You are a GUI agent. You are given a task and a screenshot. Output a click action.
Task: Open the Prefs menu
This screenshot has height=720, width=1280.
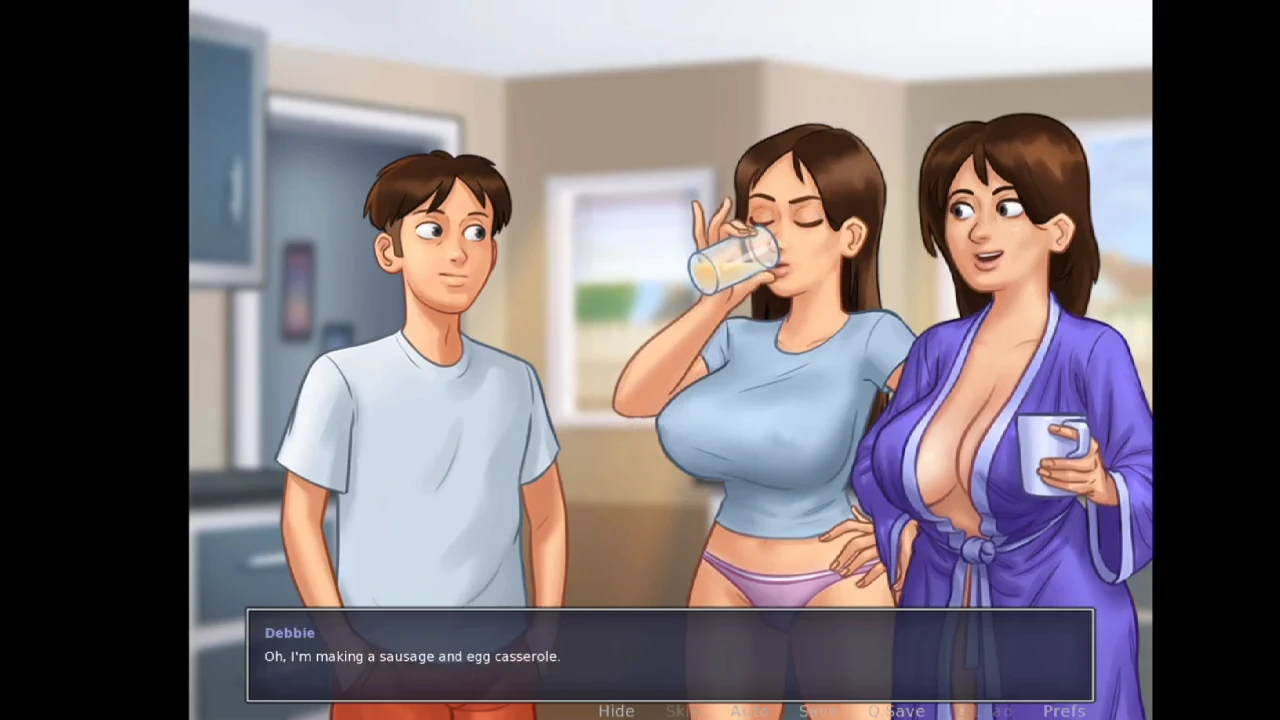(x=1063, y=711)
